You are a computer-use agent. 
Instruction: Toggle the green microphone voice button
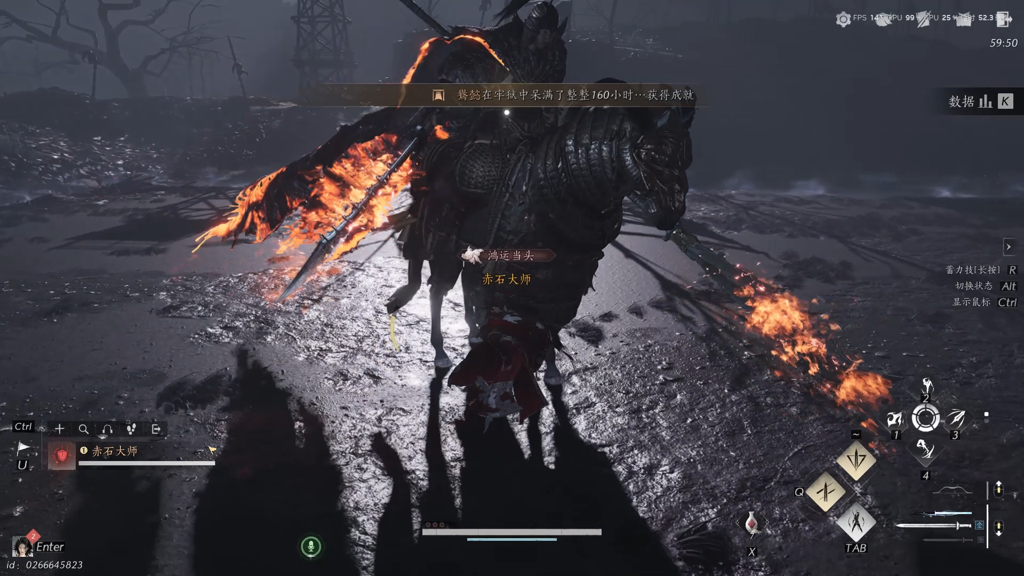pyautogui.click(x=311, y=546)
